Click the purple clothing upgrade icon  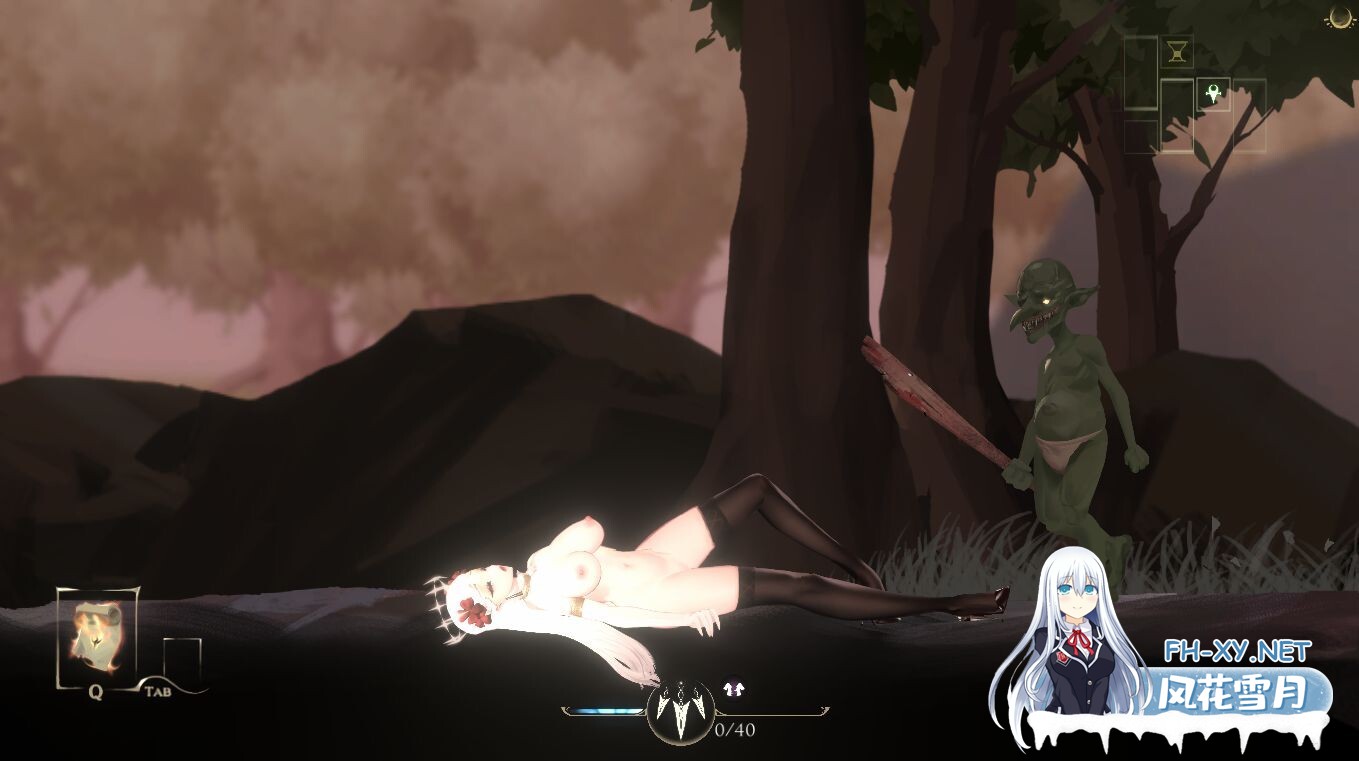(x=733, y=687)
